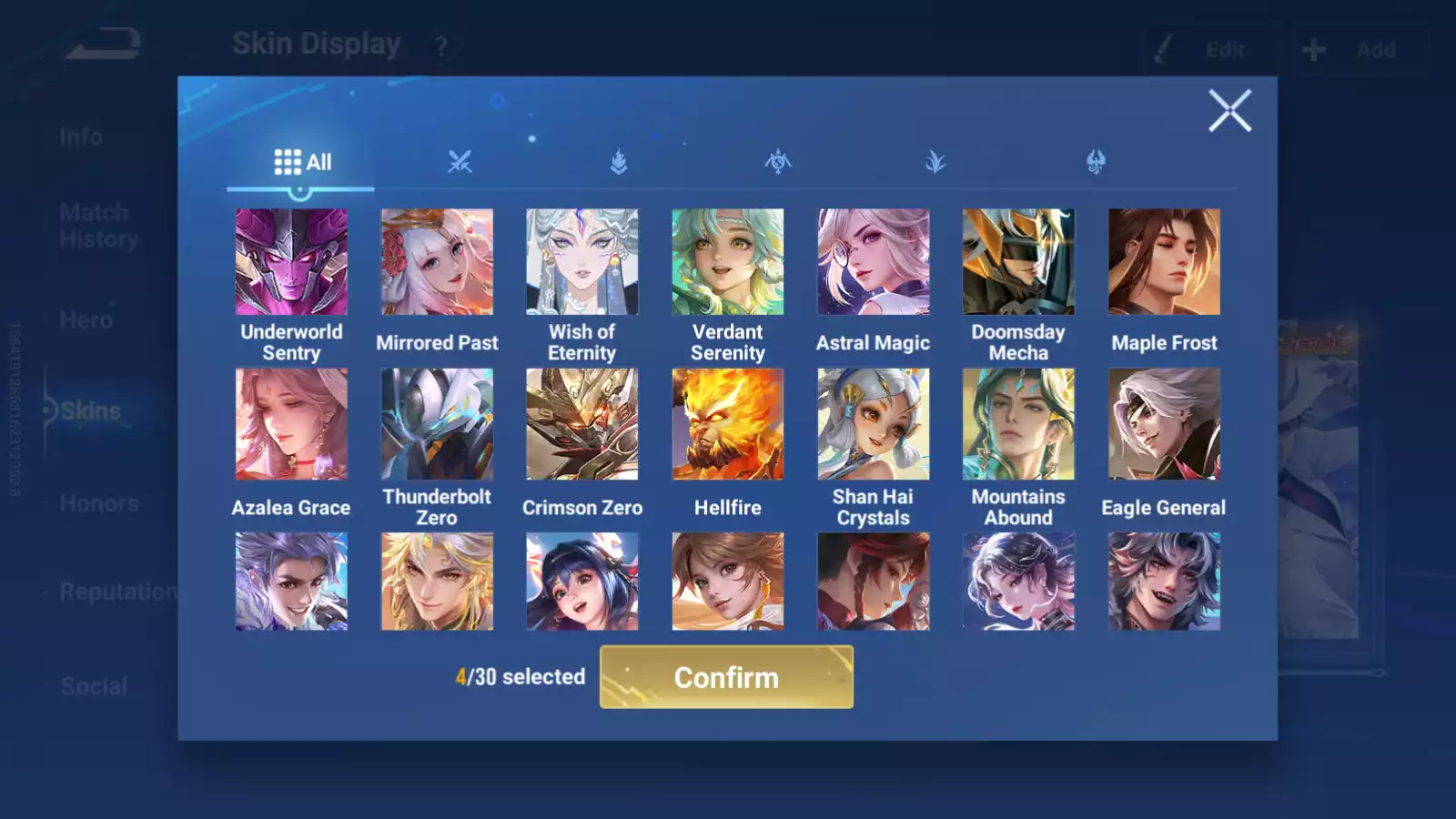Screen dimensions: 1456x819
Task: Select the Azalea Grace skin
Action: 291,424
